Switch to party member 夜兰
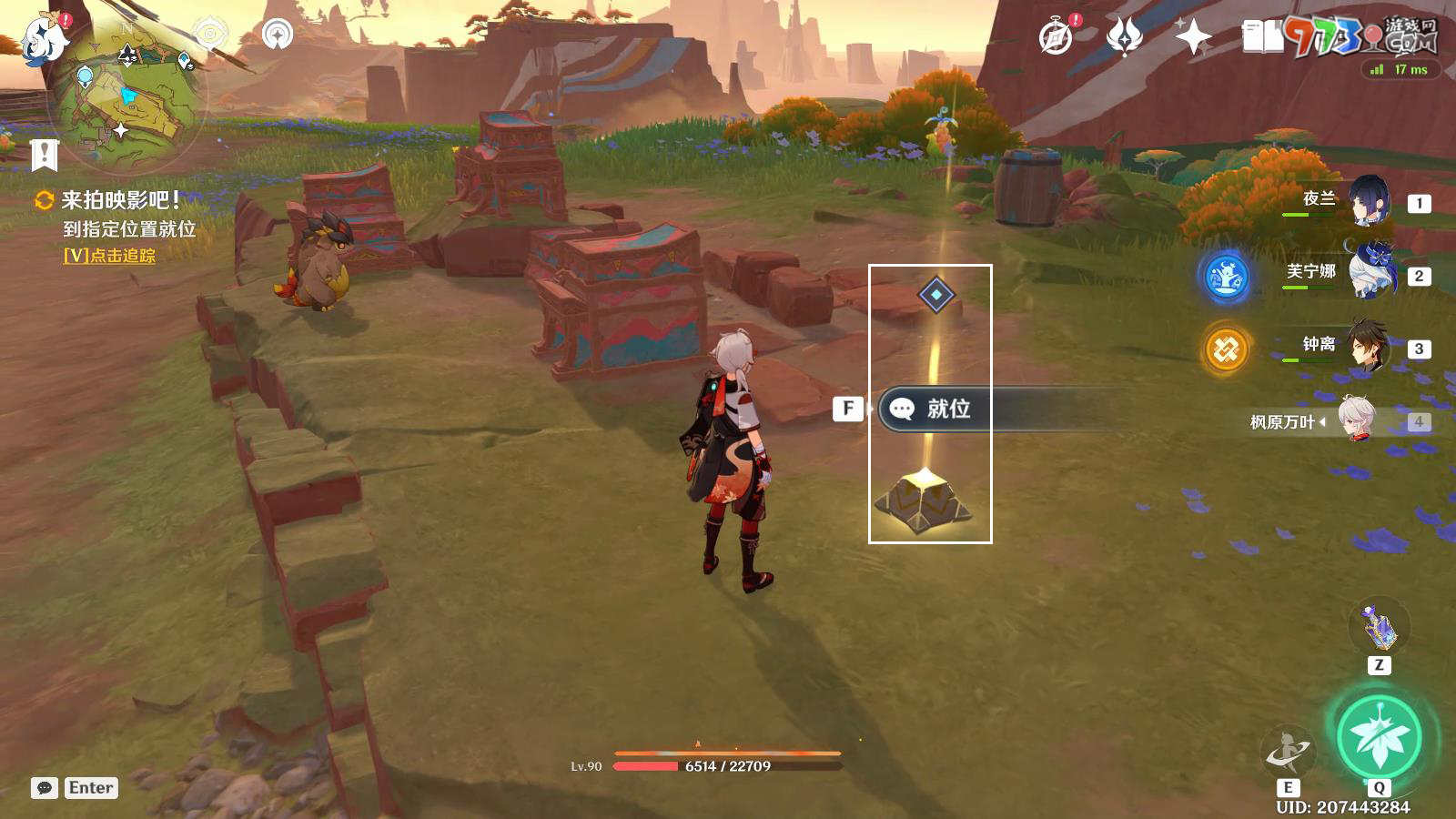Viewport: 1456px width, 819px height. tap(1368, 201)
